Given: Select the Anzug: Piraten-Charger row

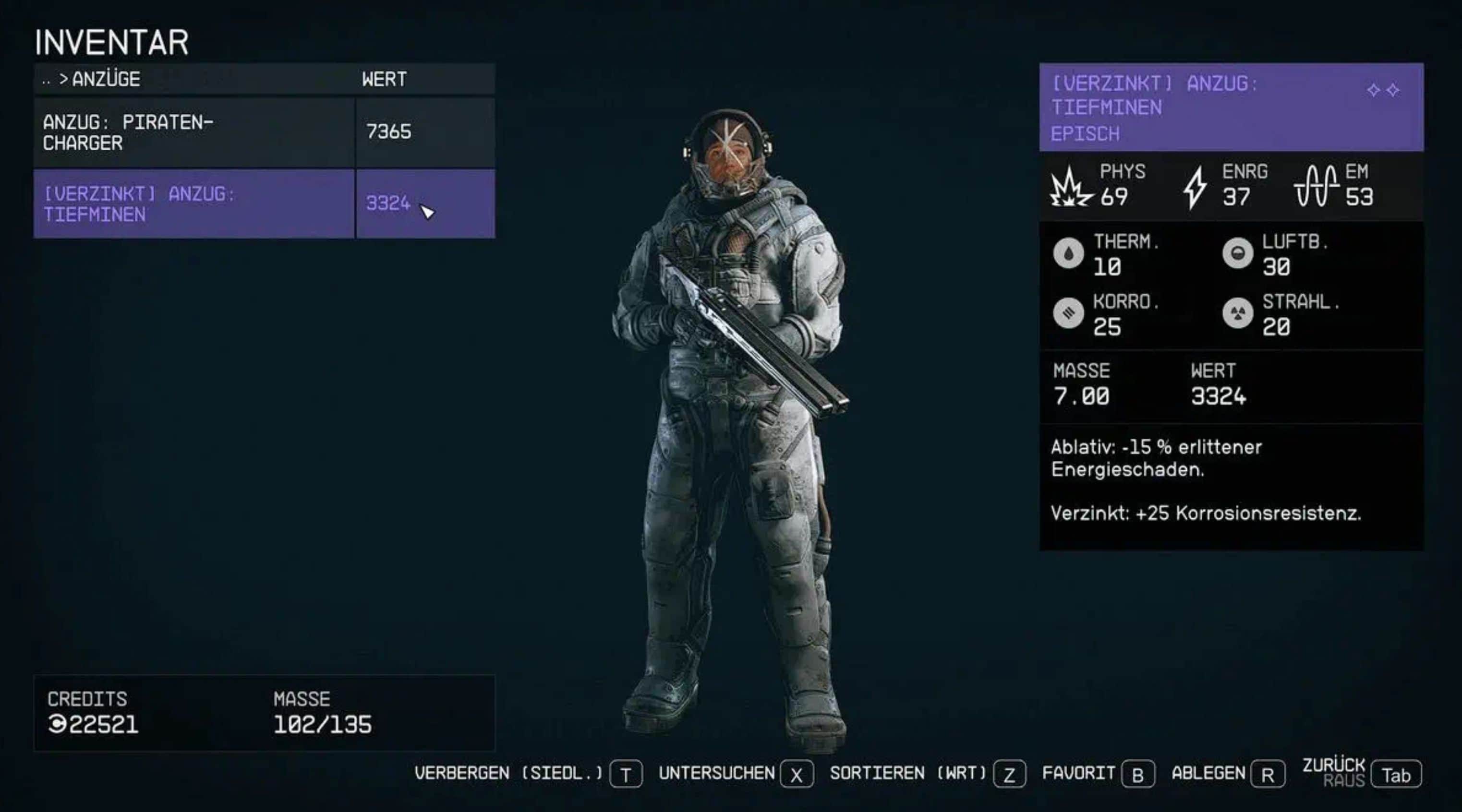Looking at the screenshot, I should 193,133.
